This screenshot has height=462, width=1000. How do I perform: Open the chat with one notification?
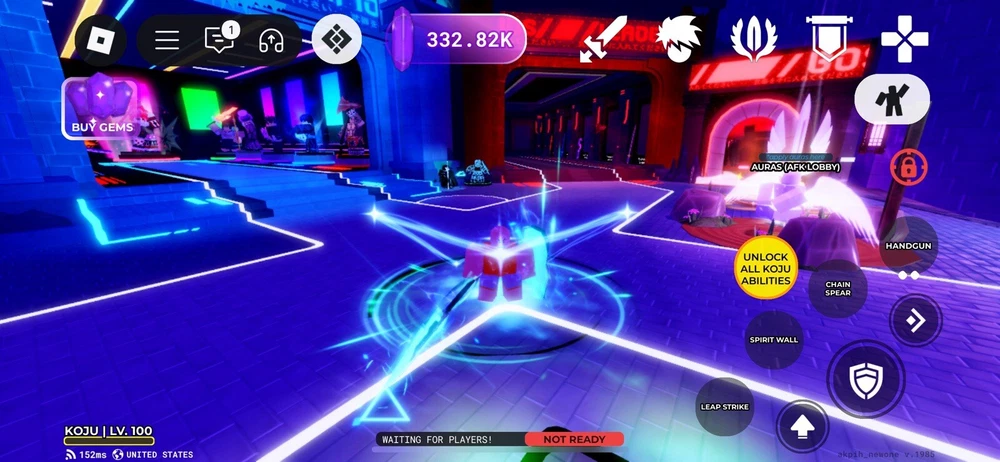[218, 40]
